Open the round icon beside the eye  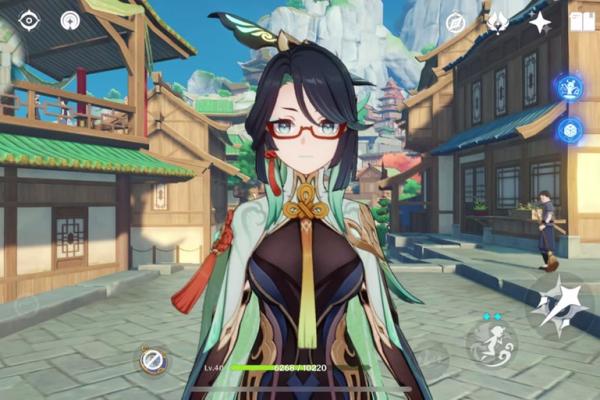pos(70,20)
